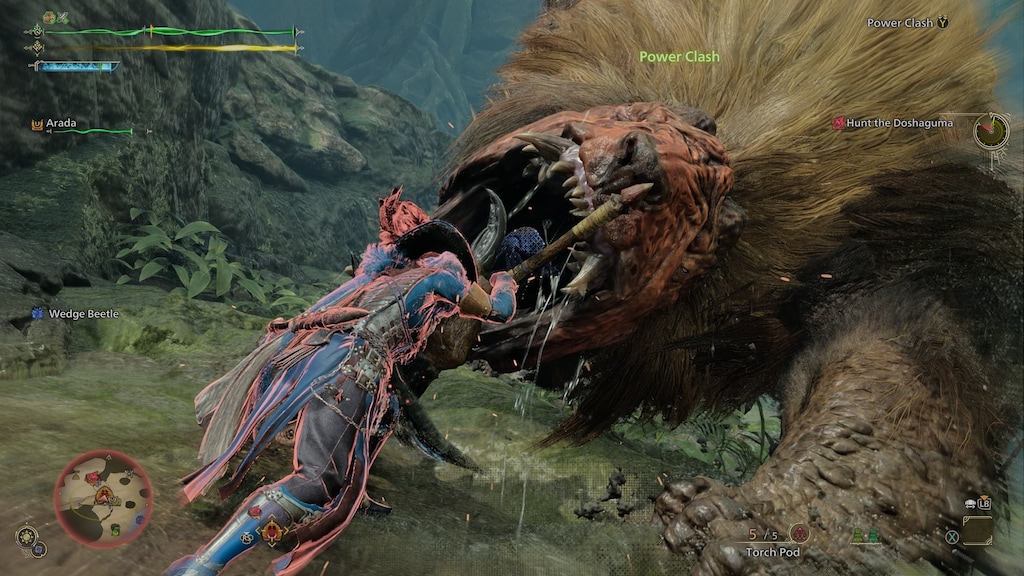Viewport: 1024px width, 576px height.
Task: Select the empty item bar slot
Action: pos(977,530)
